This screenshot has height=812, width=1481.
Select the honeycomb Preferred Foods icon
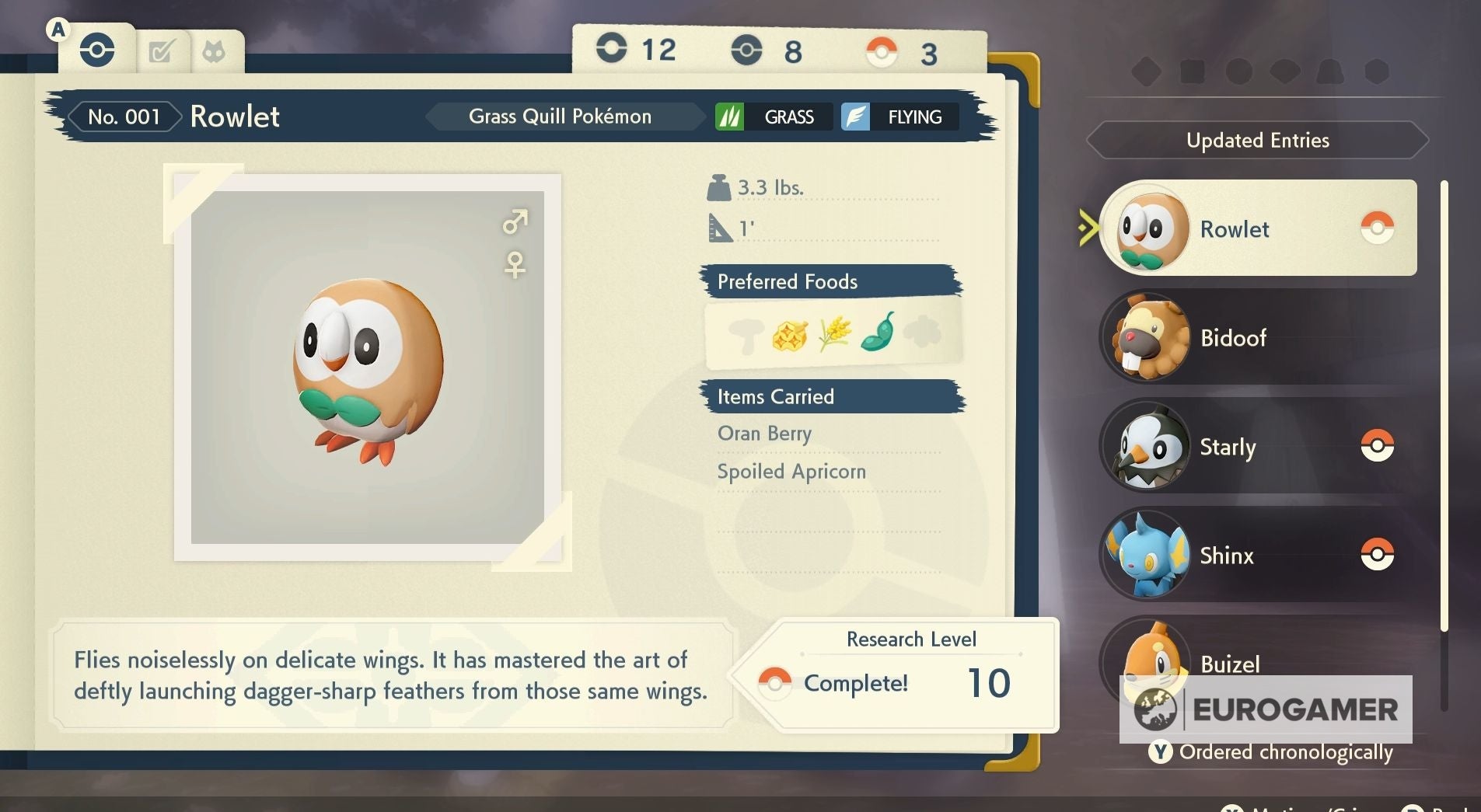[789, 334]
